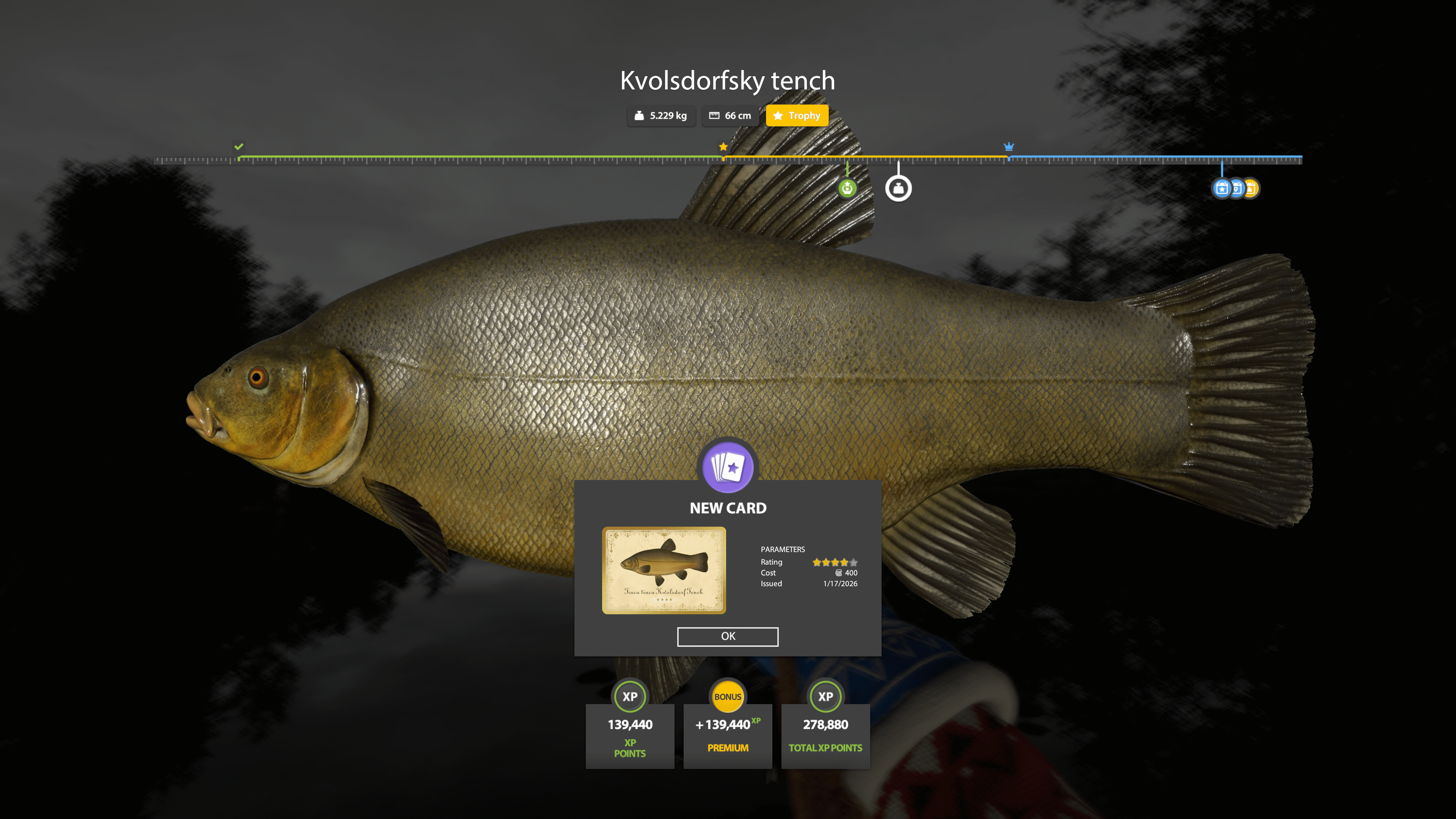Select the gold star trophy threshold marker
Screen dimensions: 1456x819
(x=723, y=147)
